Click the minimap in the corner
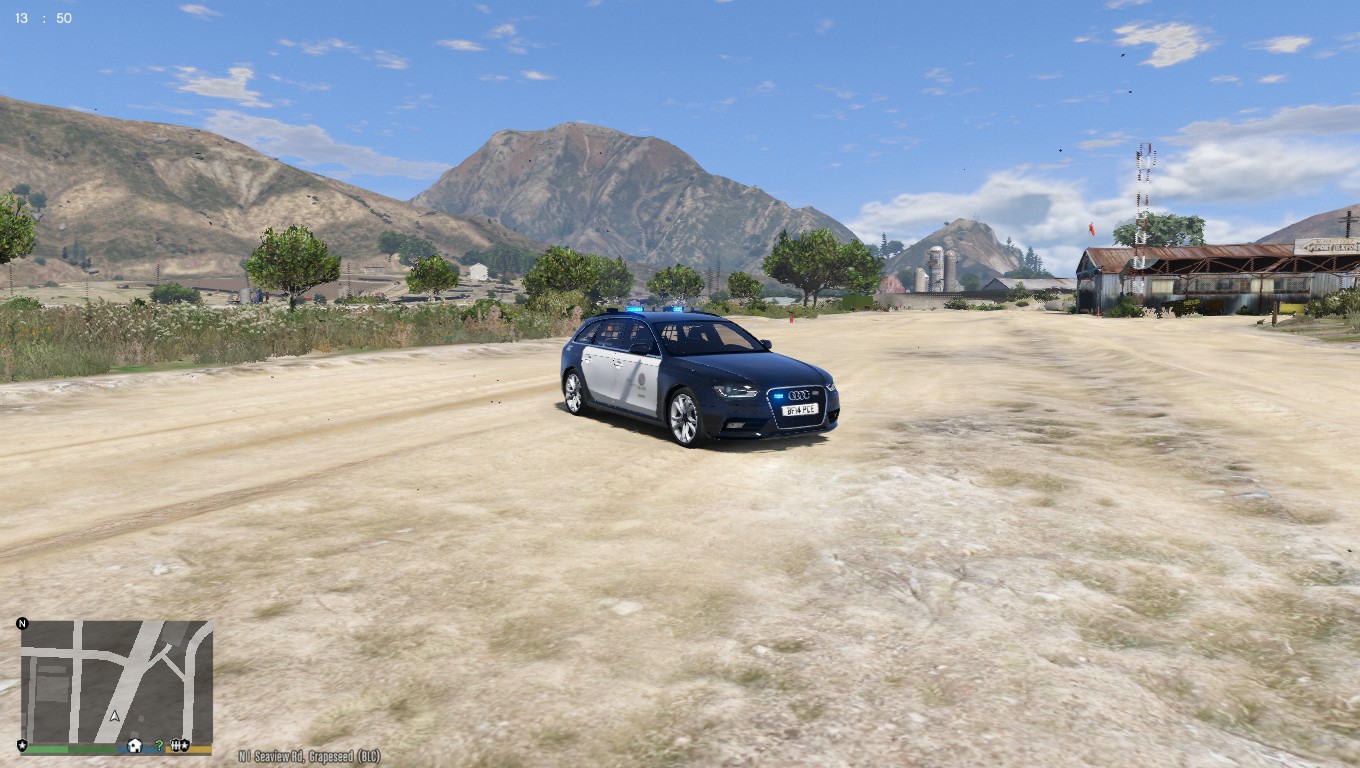 (116, 680)
